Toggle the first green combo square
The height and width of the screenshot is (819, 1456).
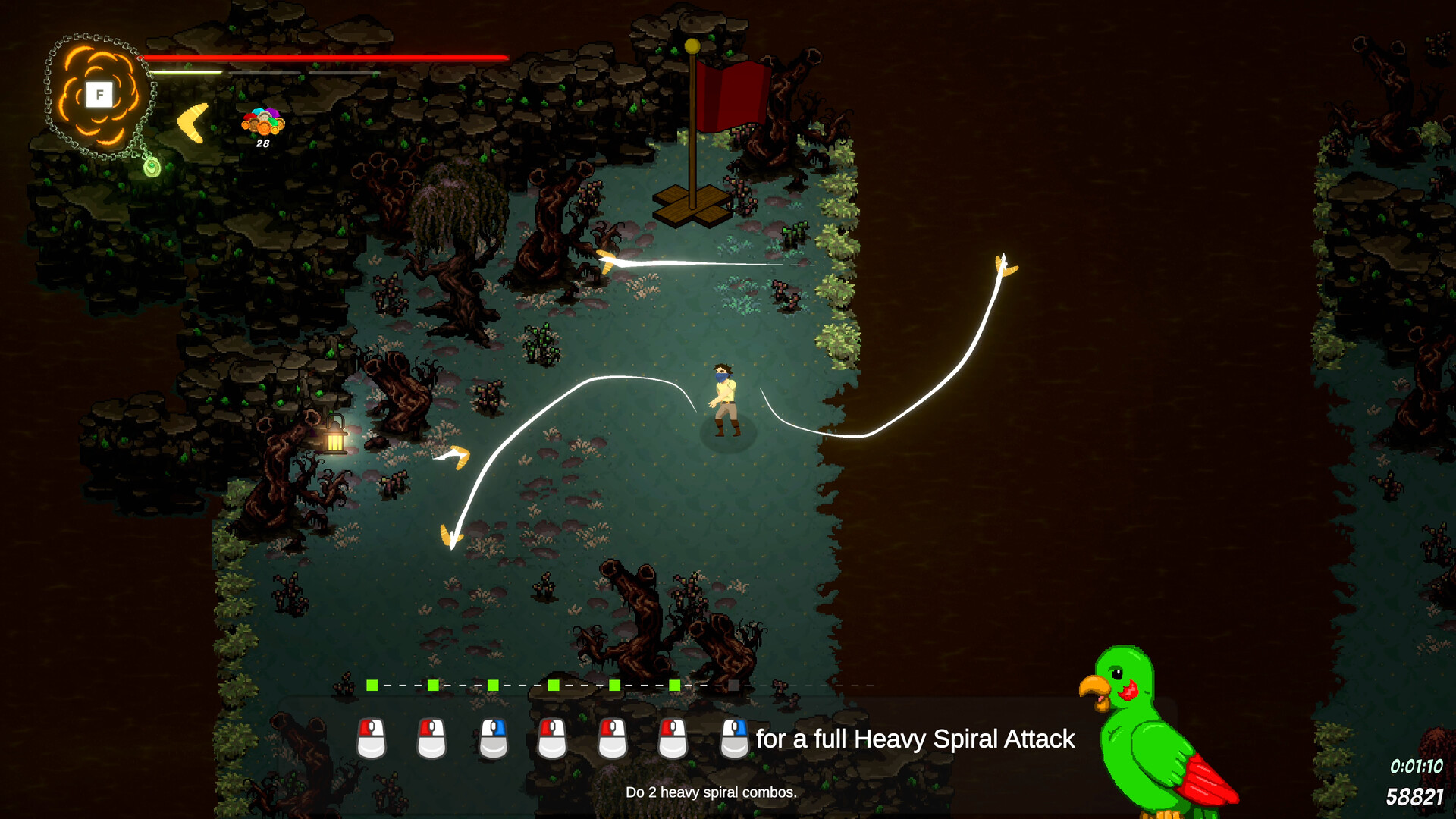pos(372,685)
